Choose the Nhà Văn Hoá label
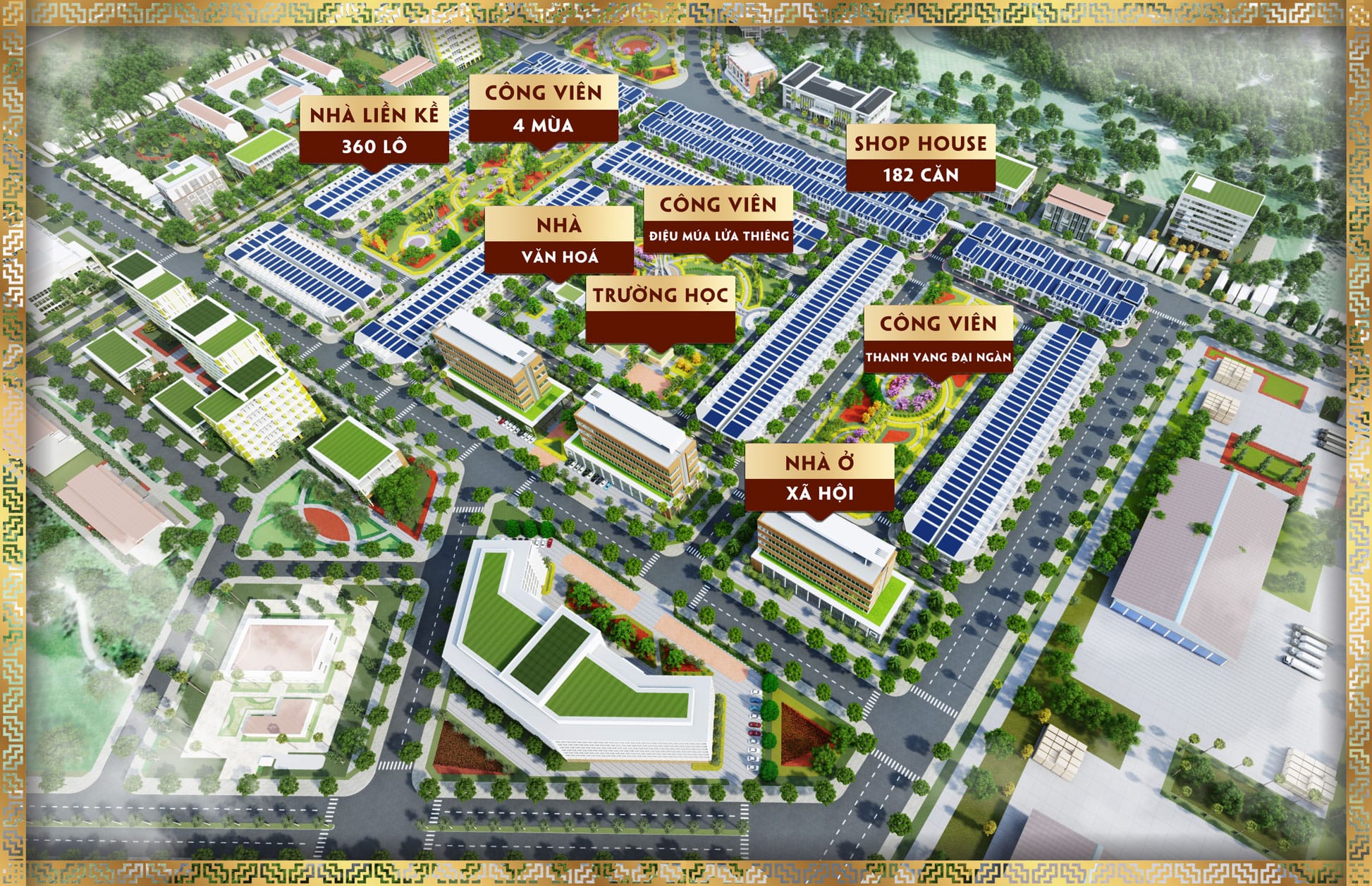Viewport: 1372px width, 886px height. (559, 241)
